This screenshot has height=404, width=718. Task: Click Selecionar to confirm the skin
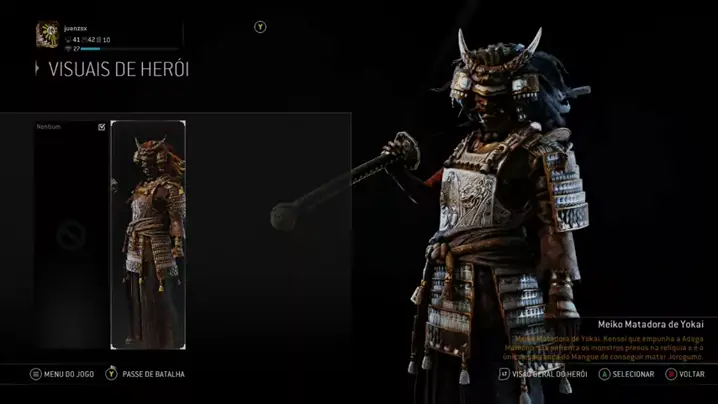coord(626,374)
